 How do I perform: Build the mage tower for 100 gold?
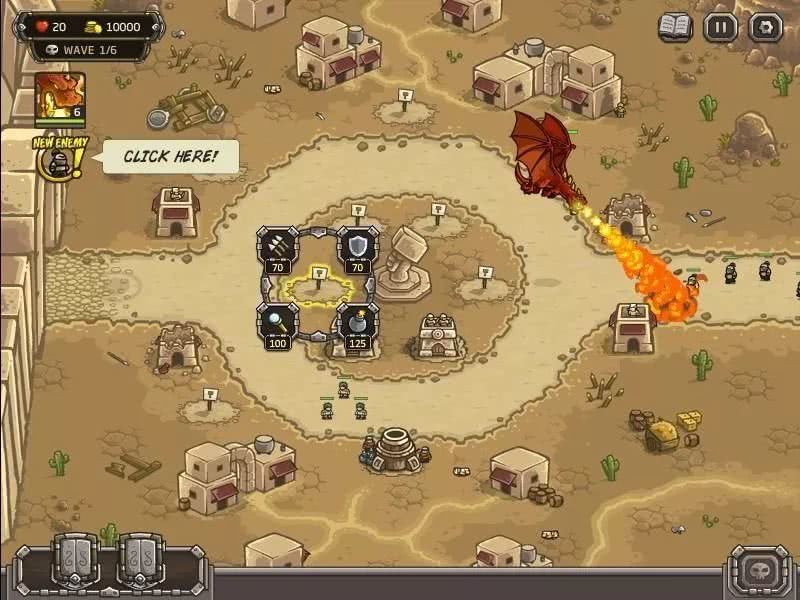pos(277,324)
